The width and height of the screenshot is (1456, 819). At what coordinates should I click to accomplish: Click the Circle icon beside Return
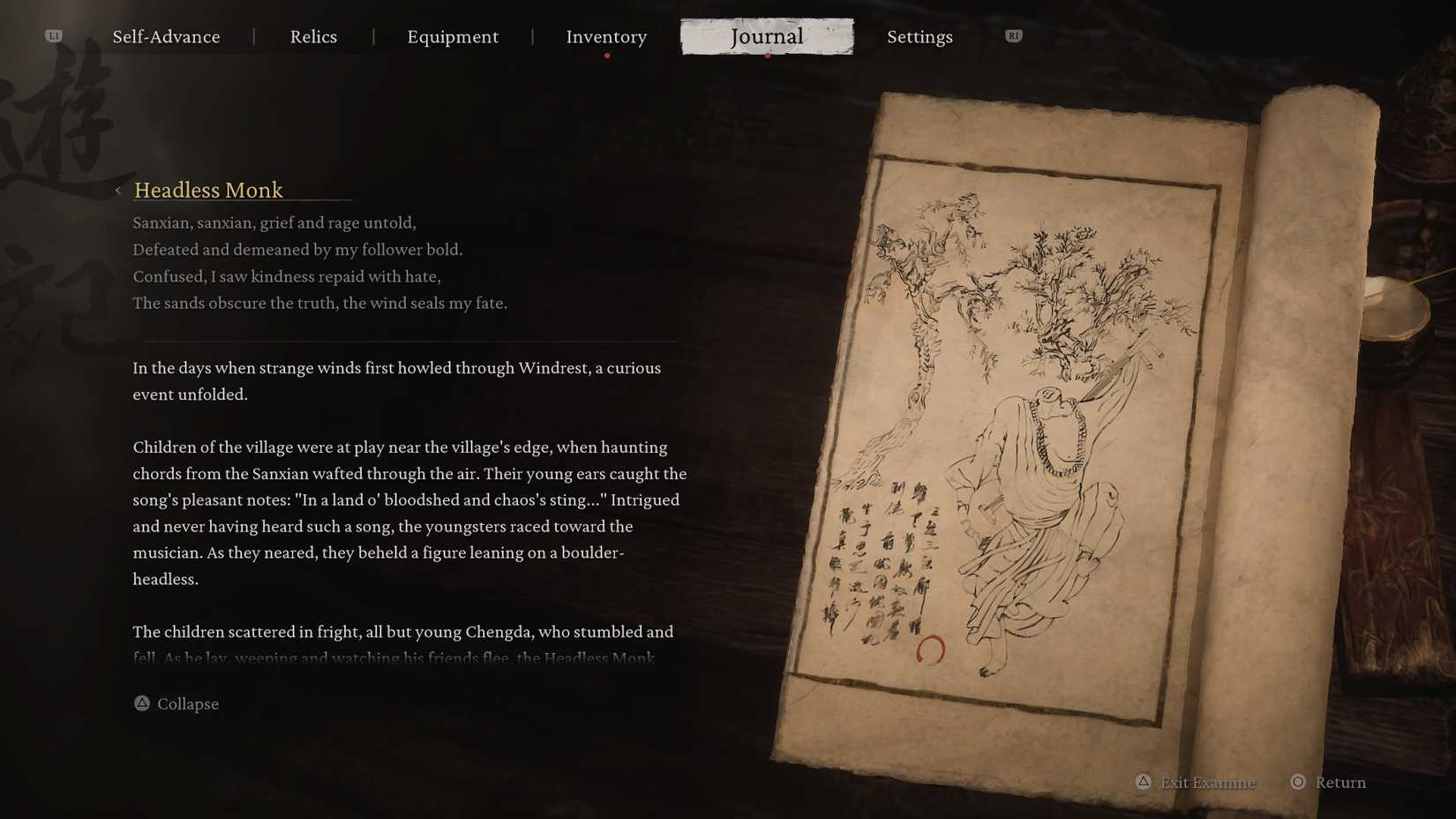pyautogui.click(x=1296, y=782)
